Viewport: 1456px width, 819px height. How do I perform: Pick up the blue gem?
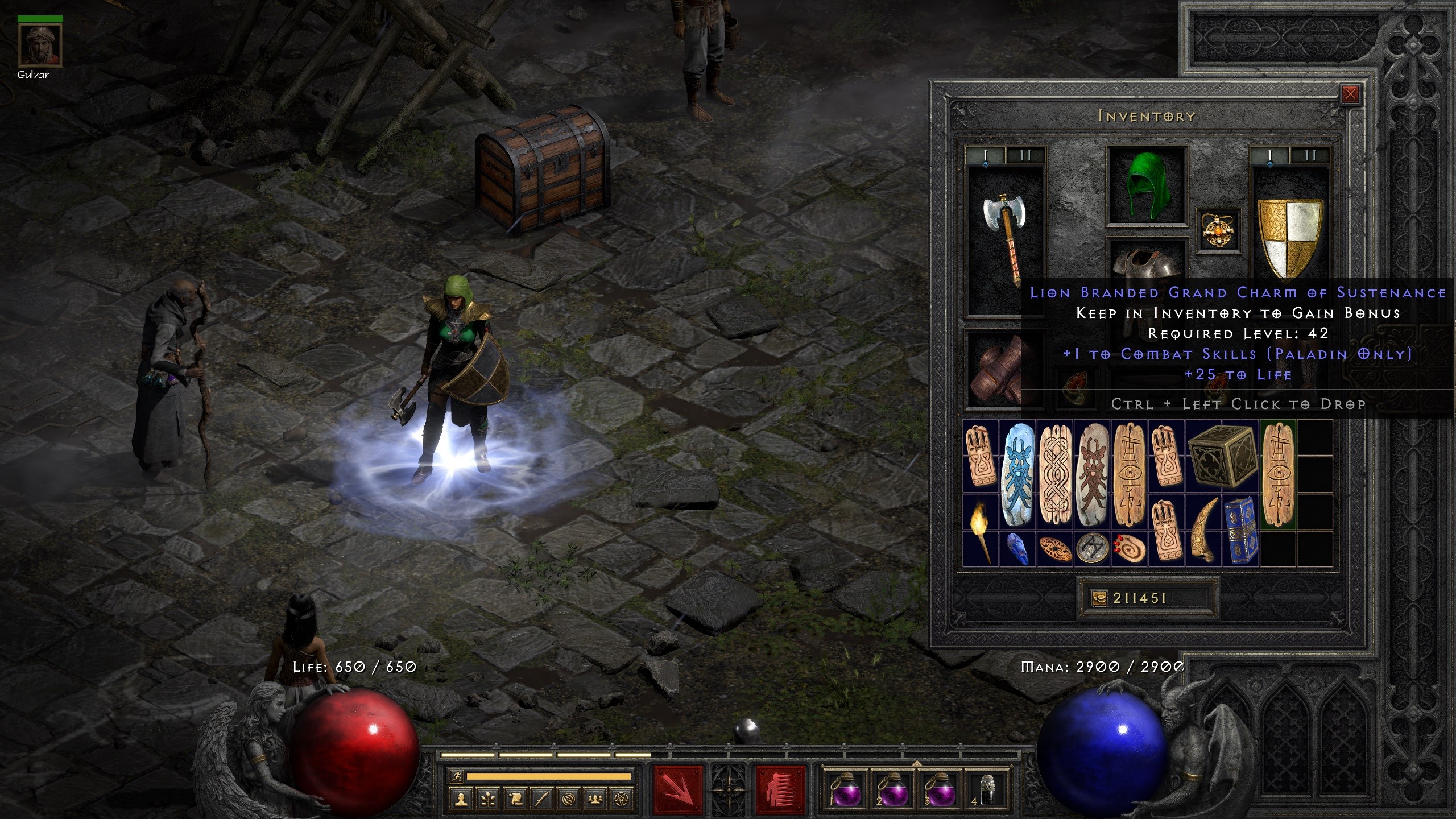1017,548
